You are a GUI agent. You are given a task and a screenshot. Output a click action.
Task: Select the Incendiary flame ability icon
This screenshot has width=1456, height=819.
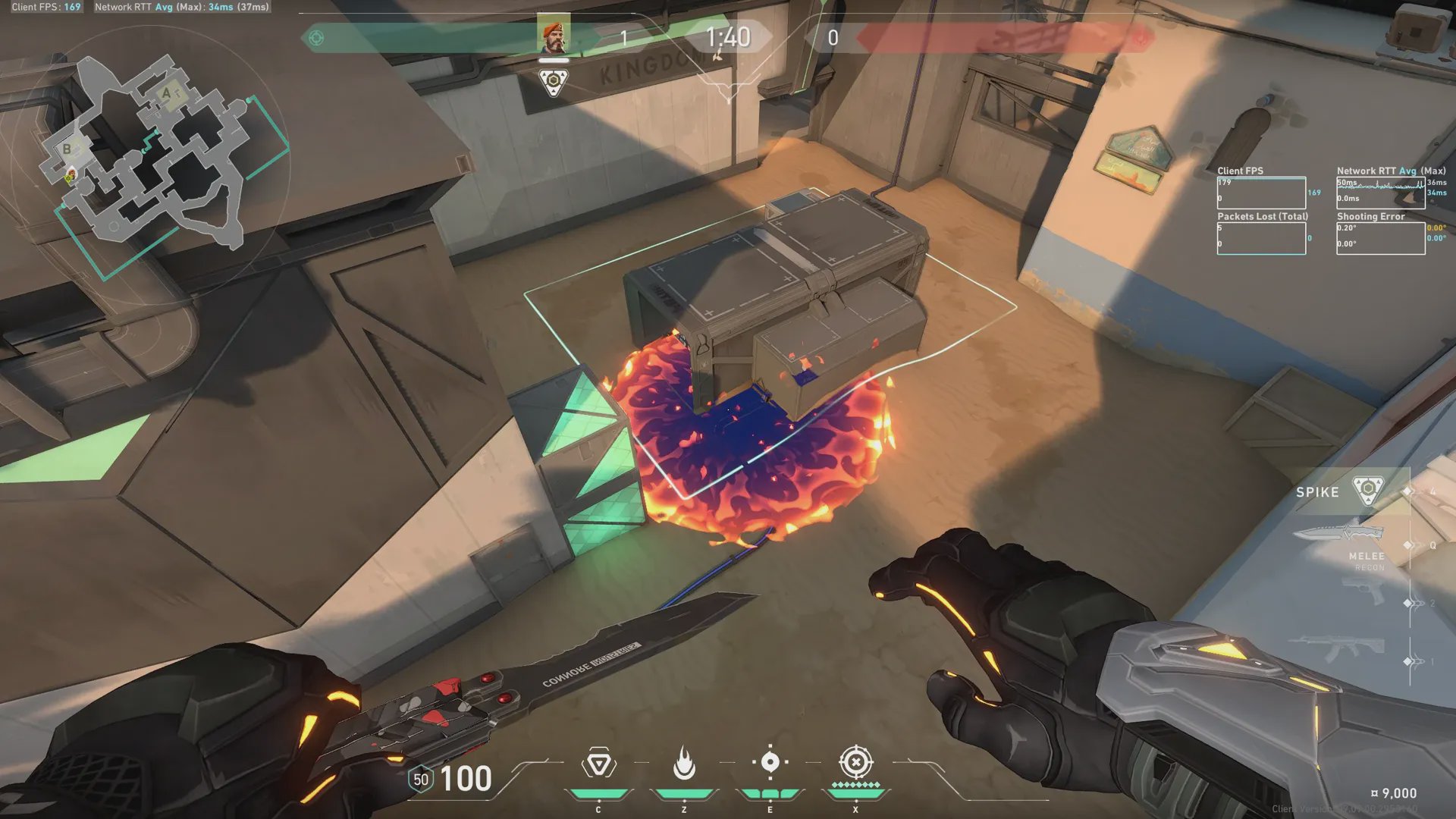point(684,764)
